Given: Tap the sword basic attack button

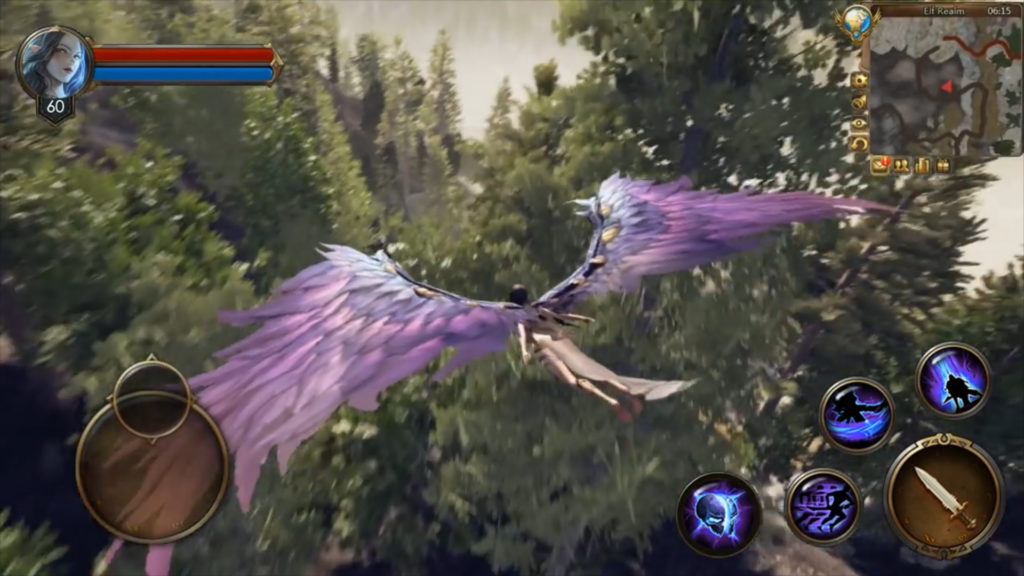Looking at the screenshot, I should 944,495.
